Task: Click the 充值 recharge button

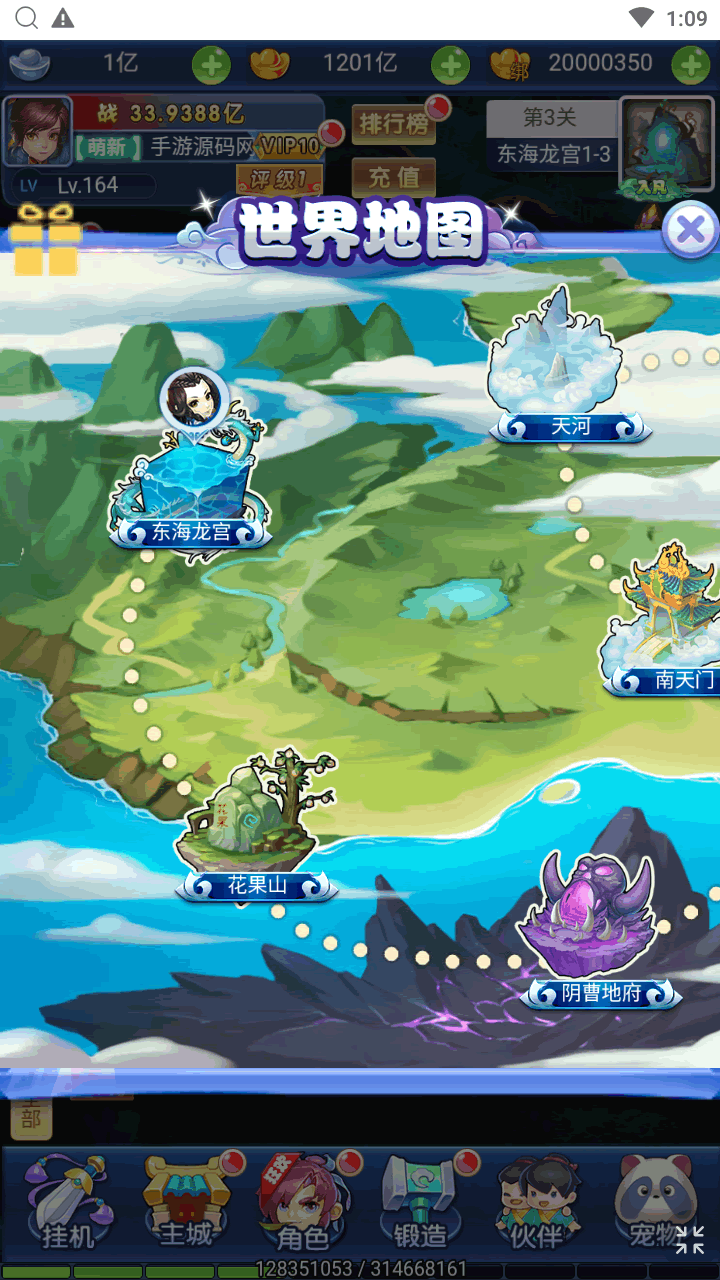Action: tap(393, 177)
